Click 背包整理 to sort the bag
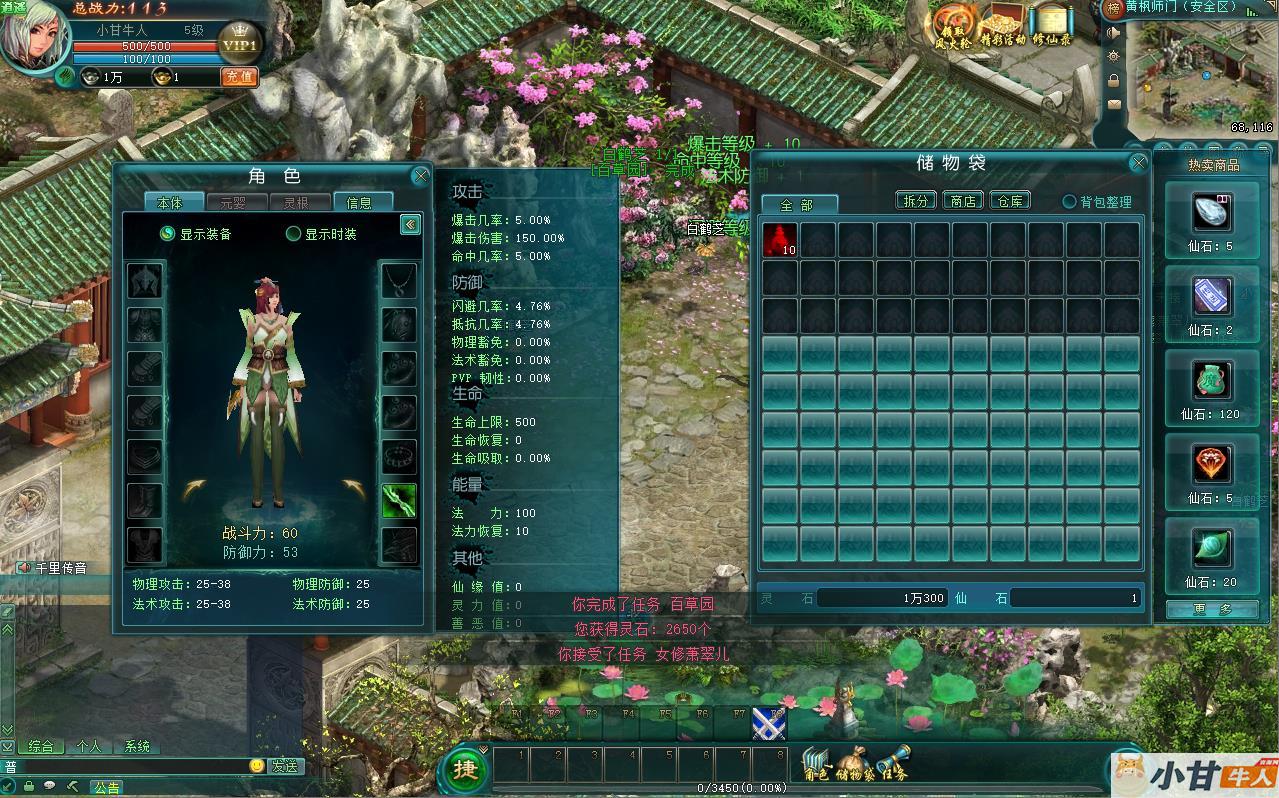The image size is (1279, 798). 1097,202
